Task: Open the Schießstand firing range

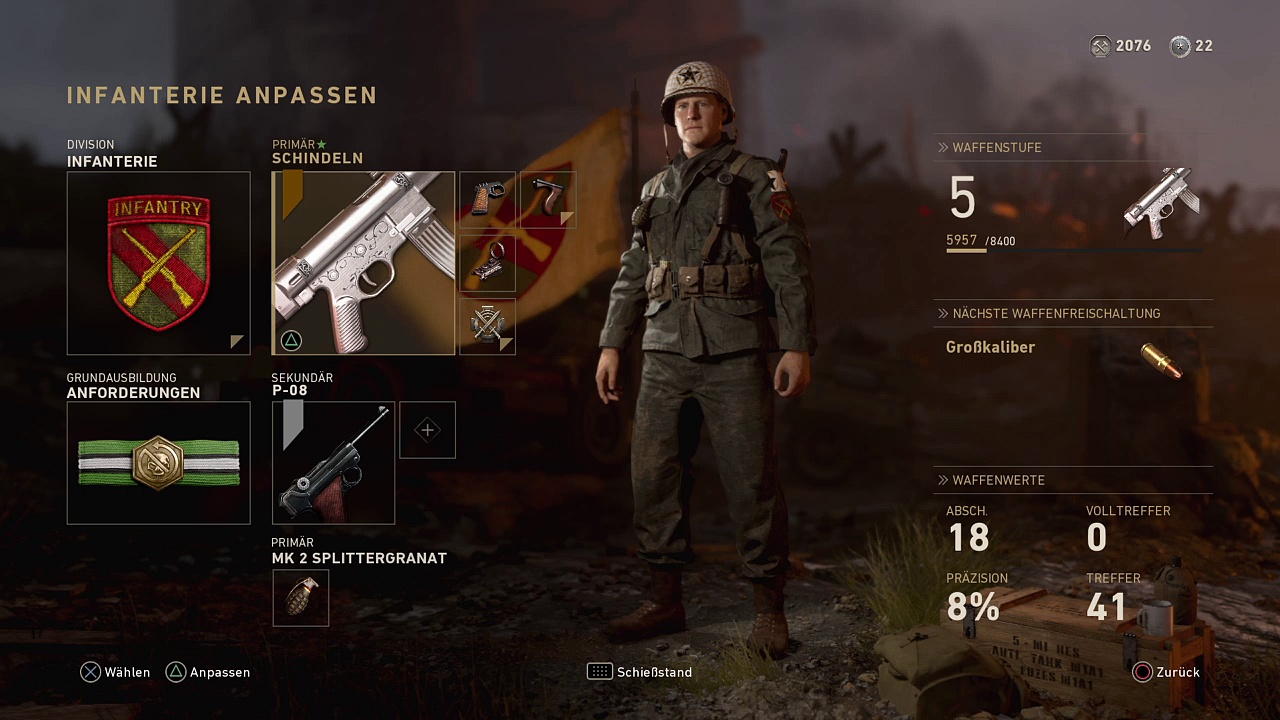Action: pyautogui.click(x=640, y=672)
